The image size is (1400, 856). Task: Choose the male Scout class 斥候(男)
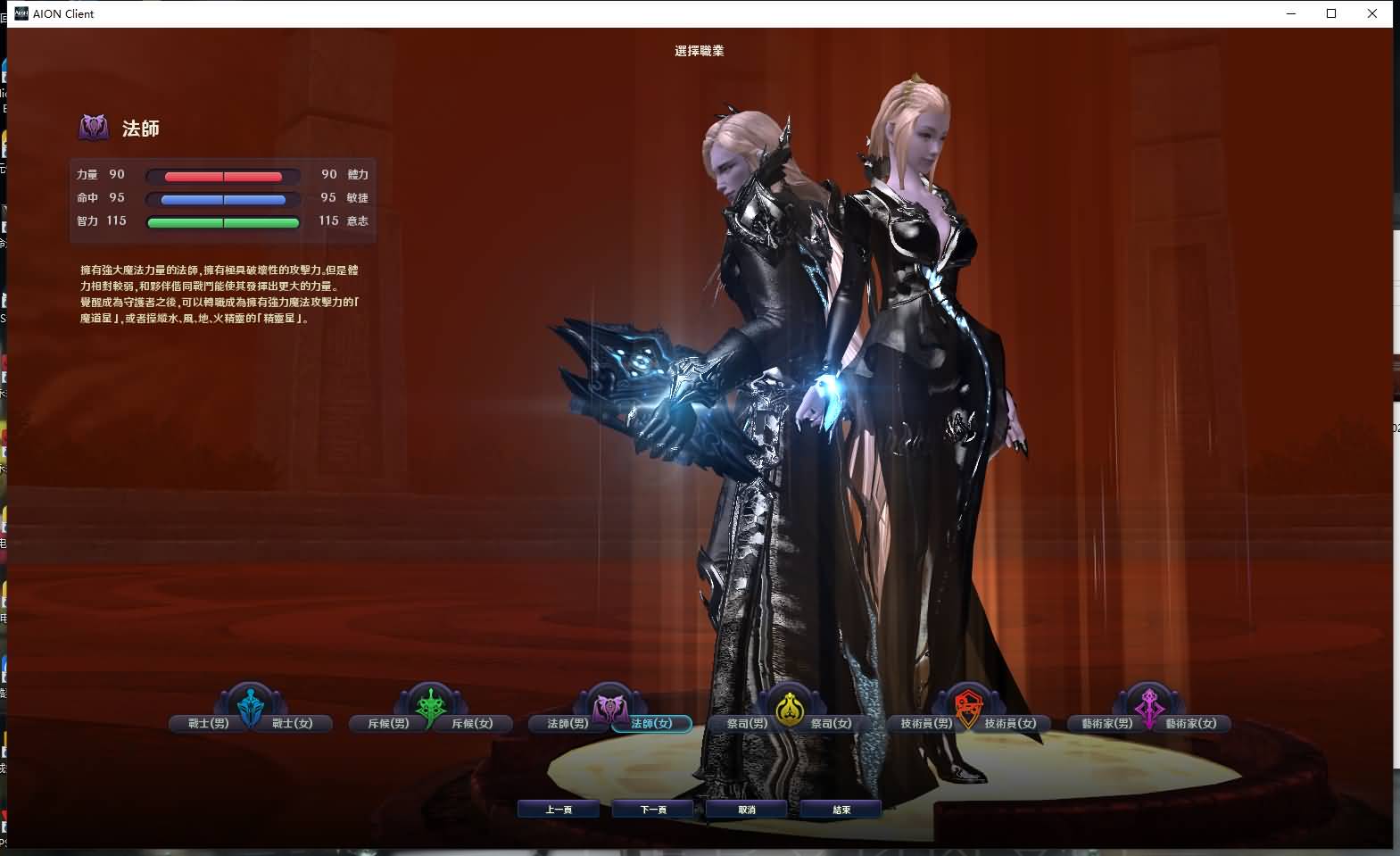point(388,723)
